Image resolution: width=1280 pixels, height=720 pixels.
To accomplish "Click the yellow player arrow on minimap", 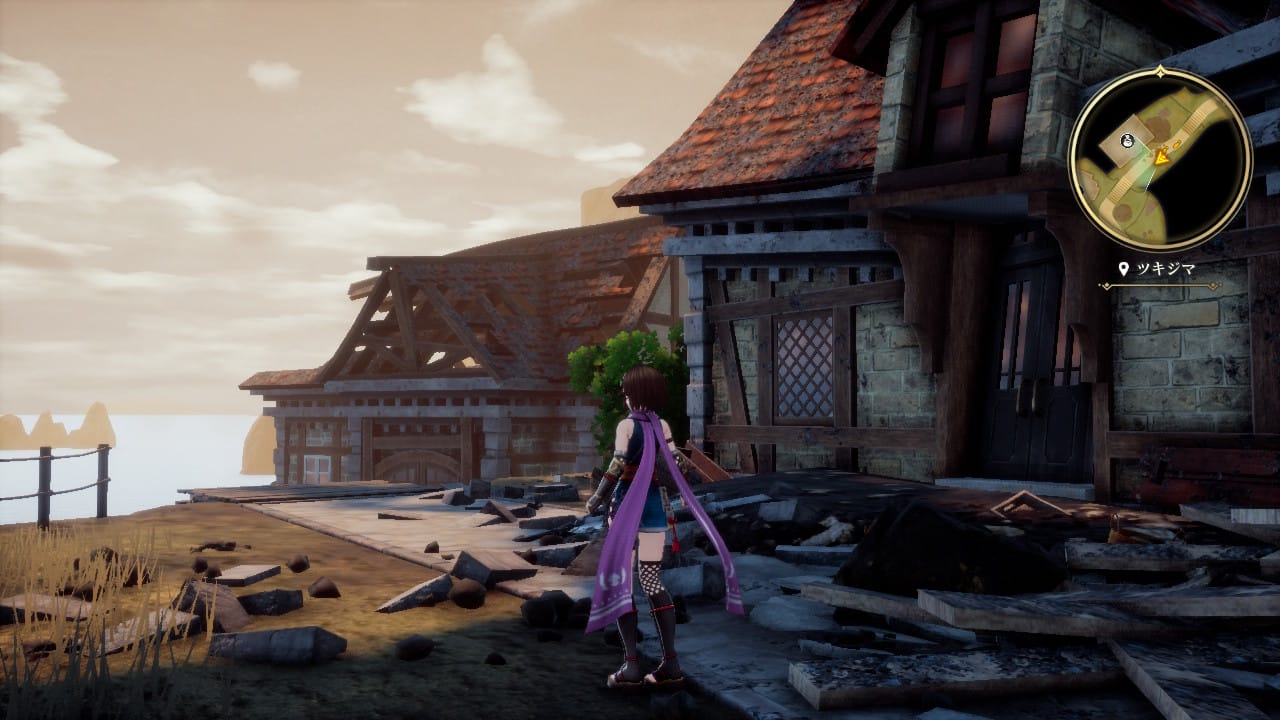I will click(x=1161, y=156).
